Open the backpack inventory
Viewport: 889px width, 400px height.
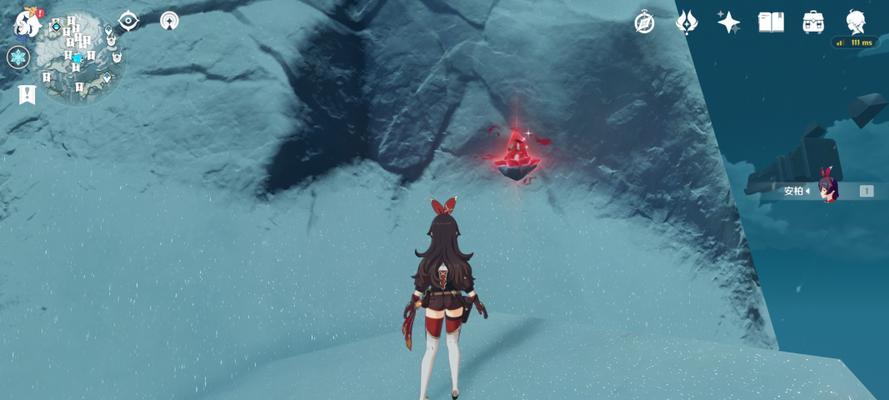point(814,22)
